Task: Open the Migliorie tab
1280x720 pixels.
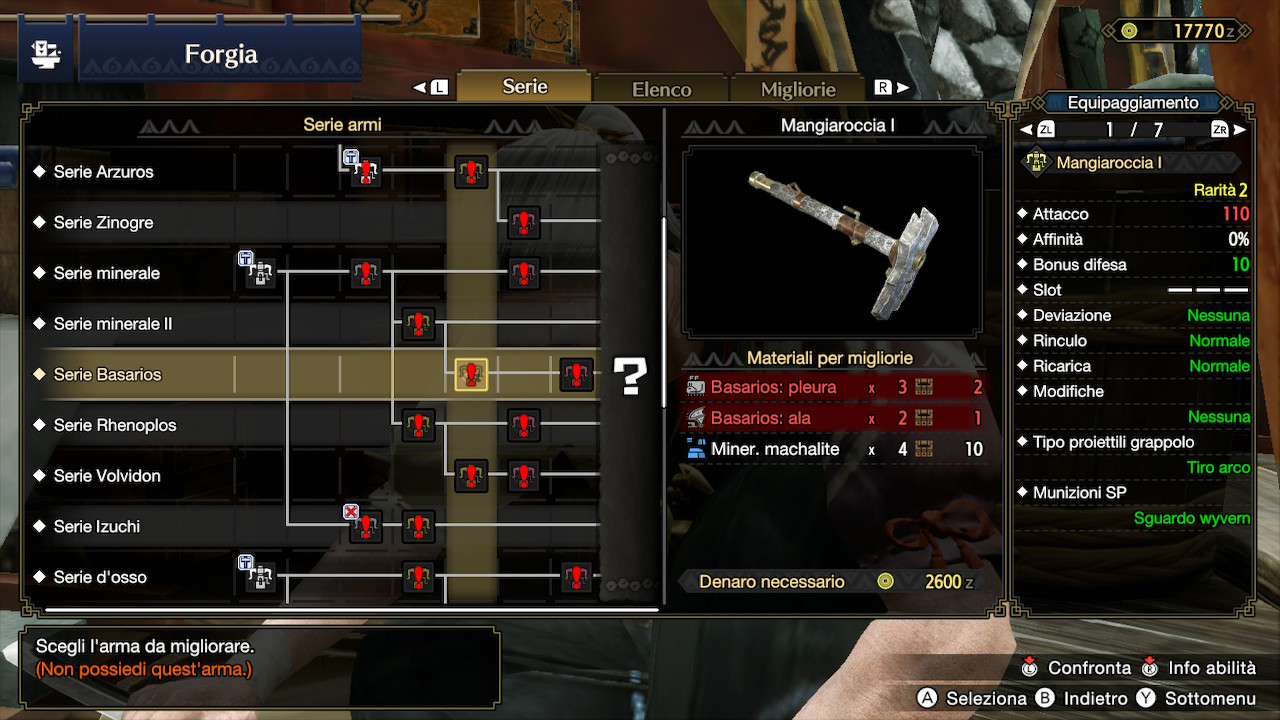Action: (797, 89)
